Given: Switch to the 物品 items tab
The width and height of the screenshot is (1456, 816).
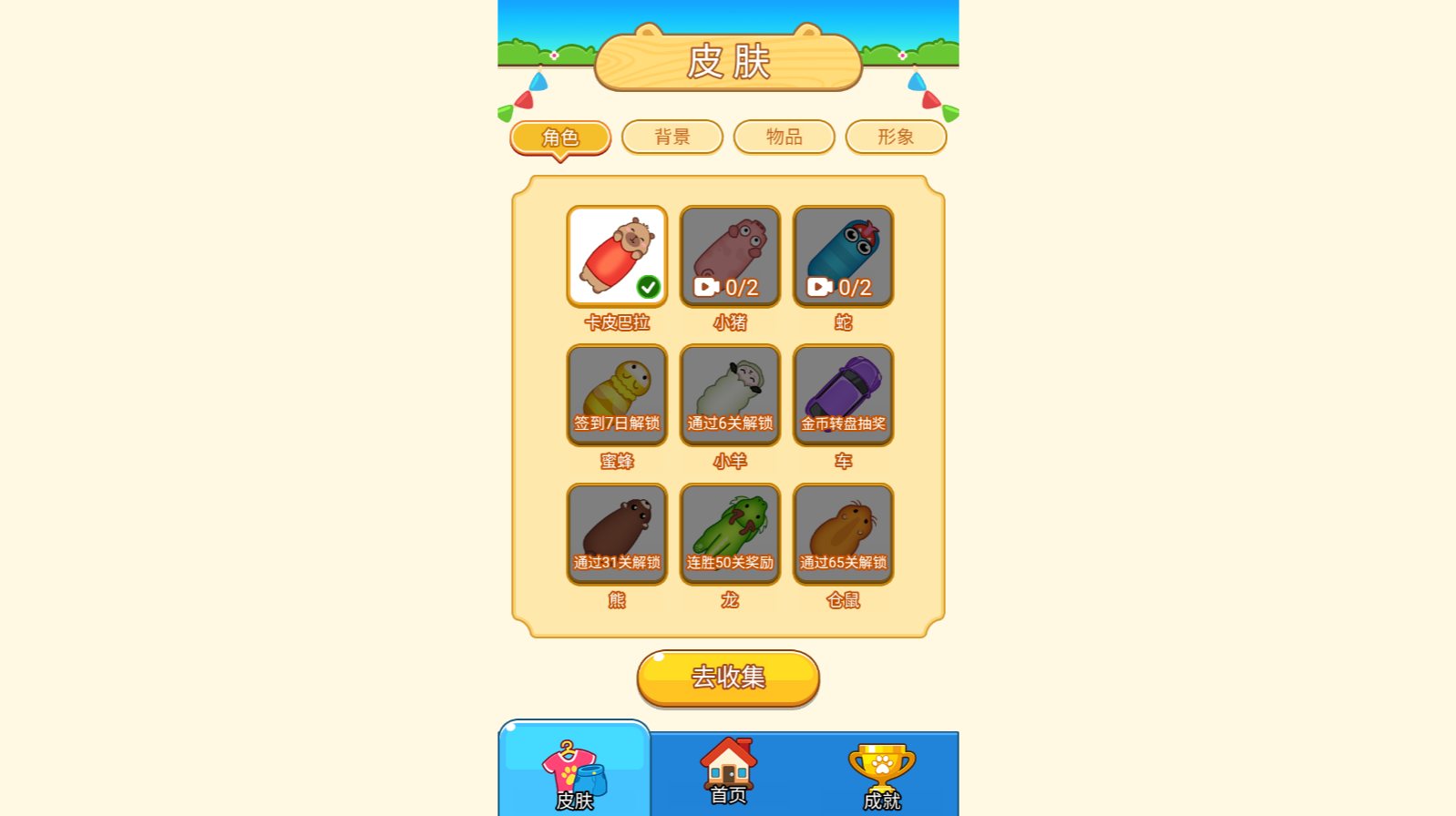Looking at the screenshot, I should [784, 137].
